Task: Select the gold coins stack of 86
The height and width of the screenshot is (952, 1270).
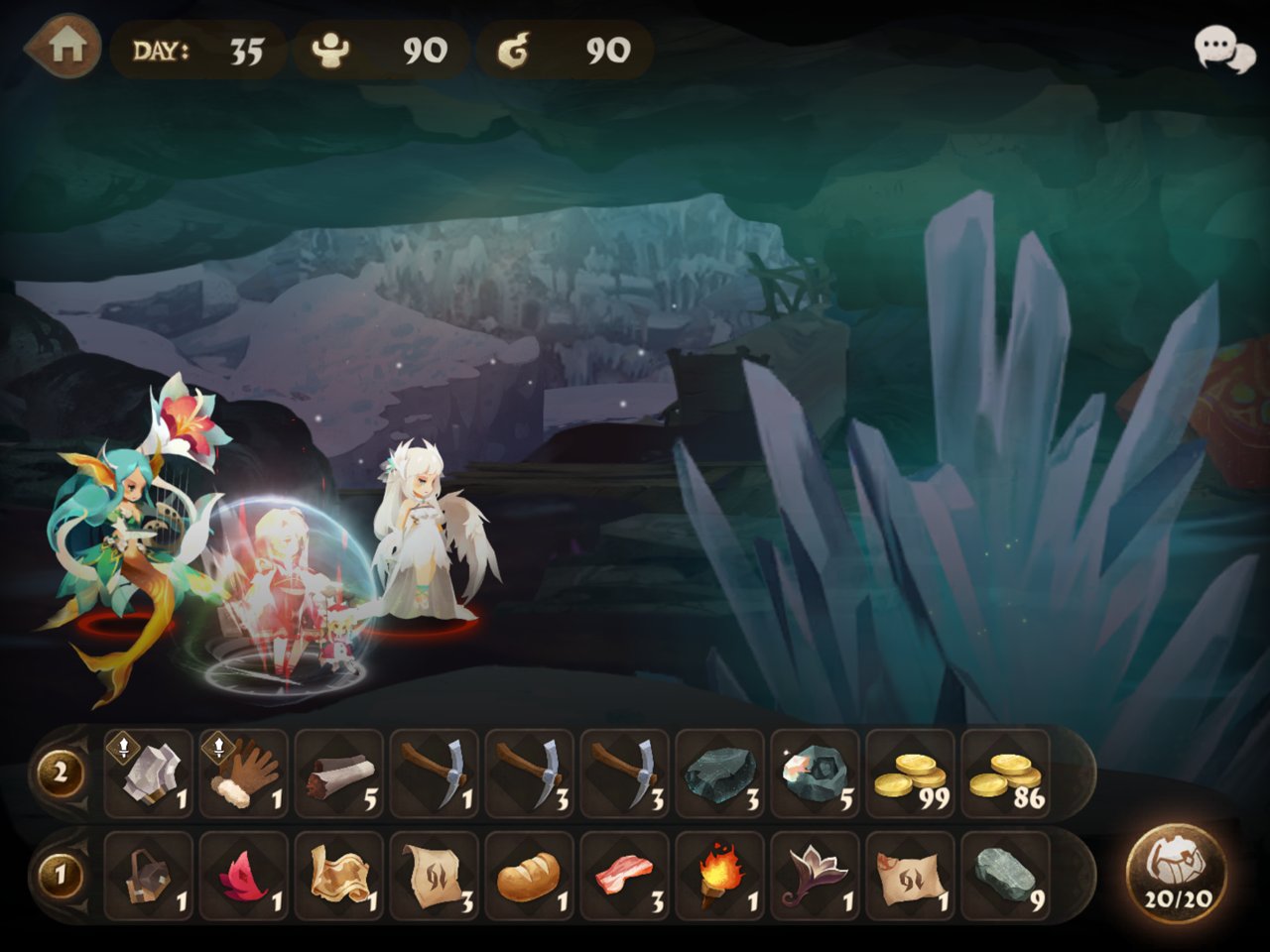Action: [x=1006, y=773]
